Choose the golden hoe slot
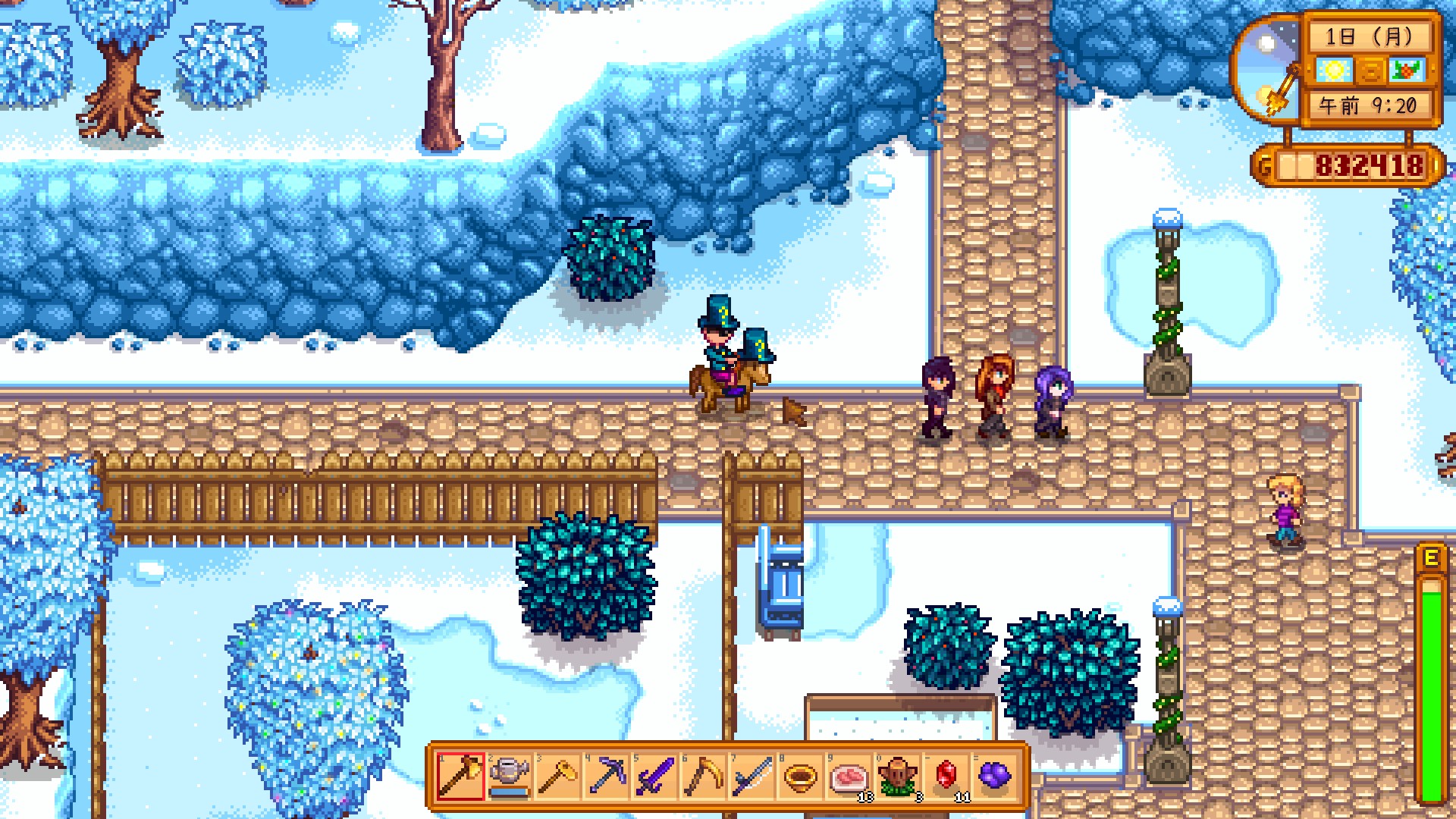1456x819 pixels. click(x=557, y=777)
